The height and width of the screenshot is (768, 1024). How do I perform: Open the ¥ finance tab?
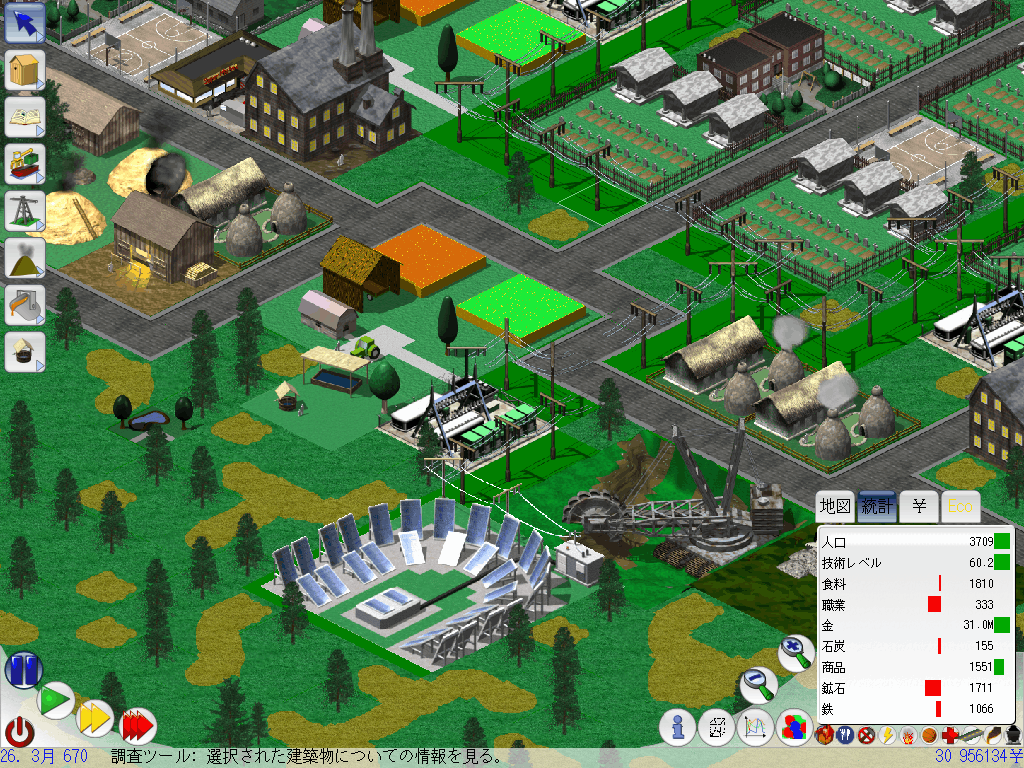[918, 507]
